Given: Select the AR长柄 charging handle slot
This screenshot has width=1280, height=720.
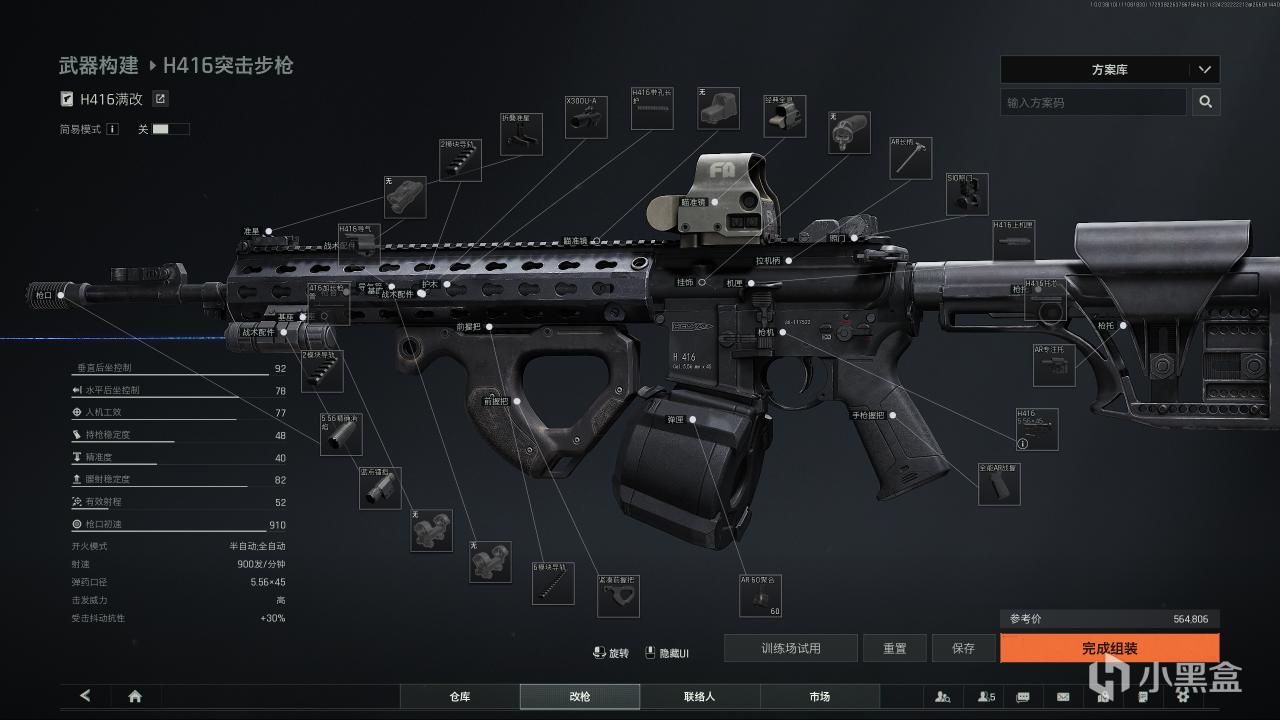Looking at the screenshot, I should (x=910, y=158).
